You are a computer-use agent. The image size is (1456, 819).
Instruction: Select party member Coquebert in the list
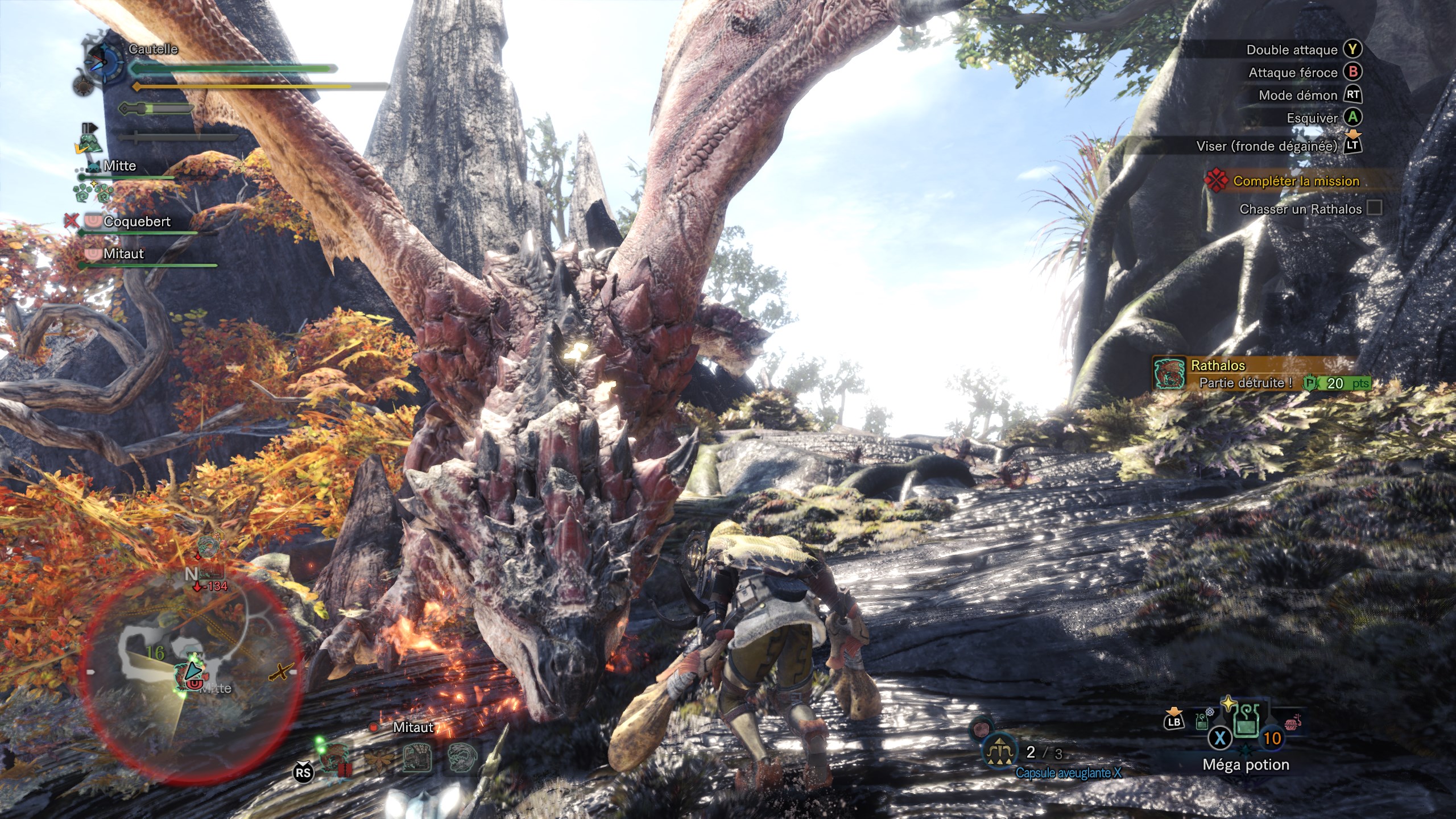(136, 222)
